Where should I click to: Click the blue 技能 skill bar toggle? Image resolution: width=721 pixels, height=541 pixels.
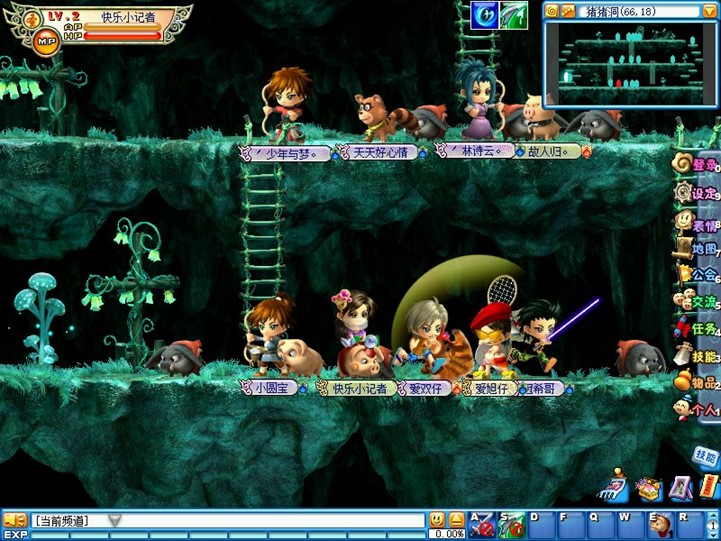pyautogui.click(x=705, y=456)
